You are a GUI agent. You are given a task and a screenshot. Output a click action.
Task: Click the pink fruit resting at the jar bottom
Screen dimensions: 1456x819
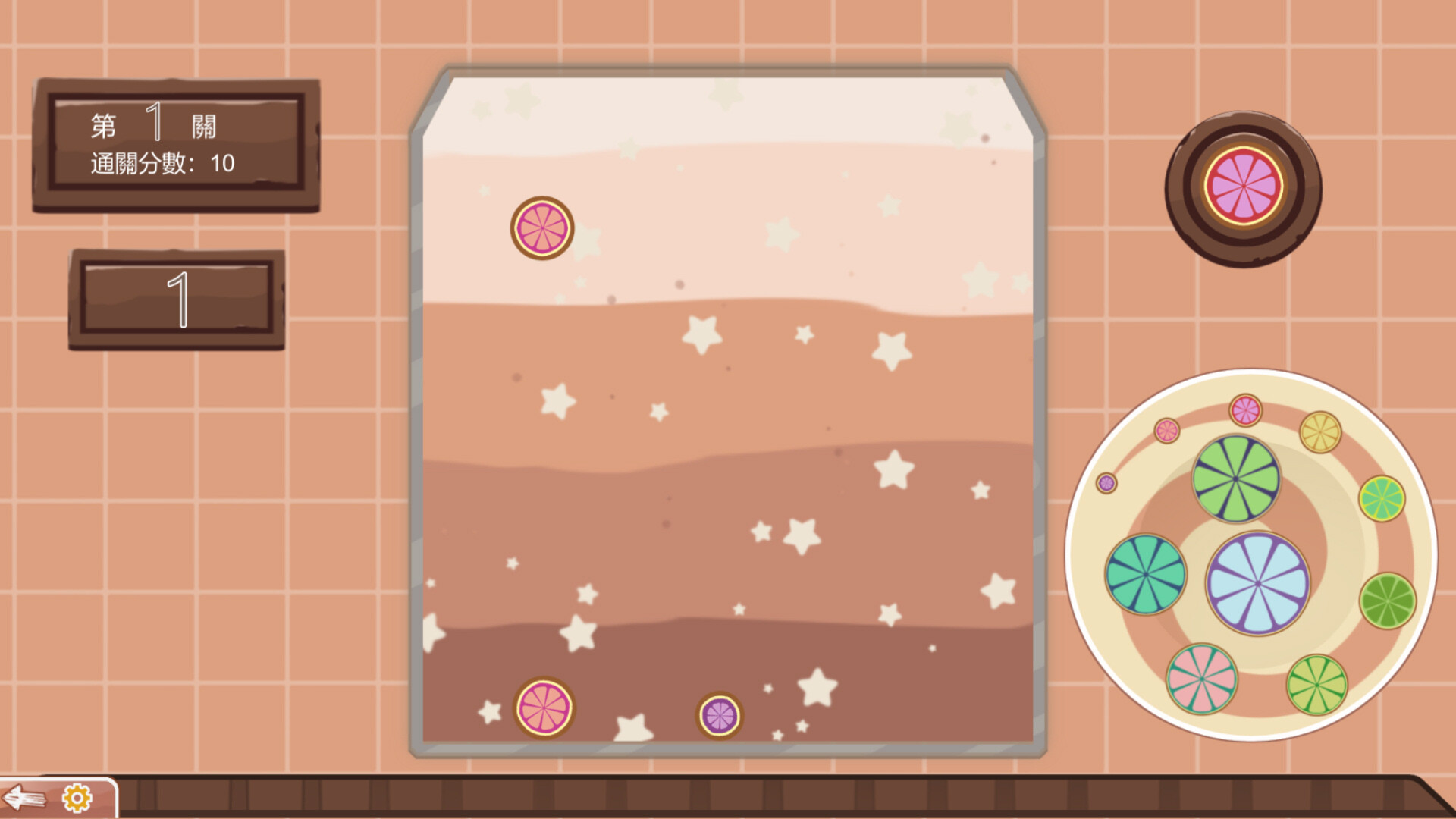coord(544,707)
